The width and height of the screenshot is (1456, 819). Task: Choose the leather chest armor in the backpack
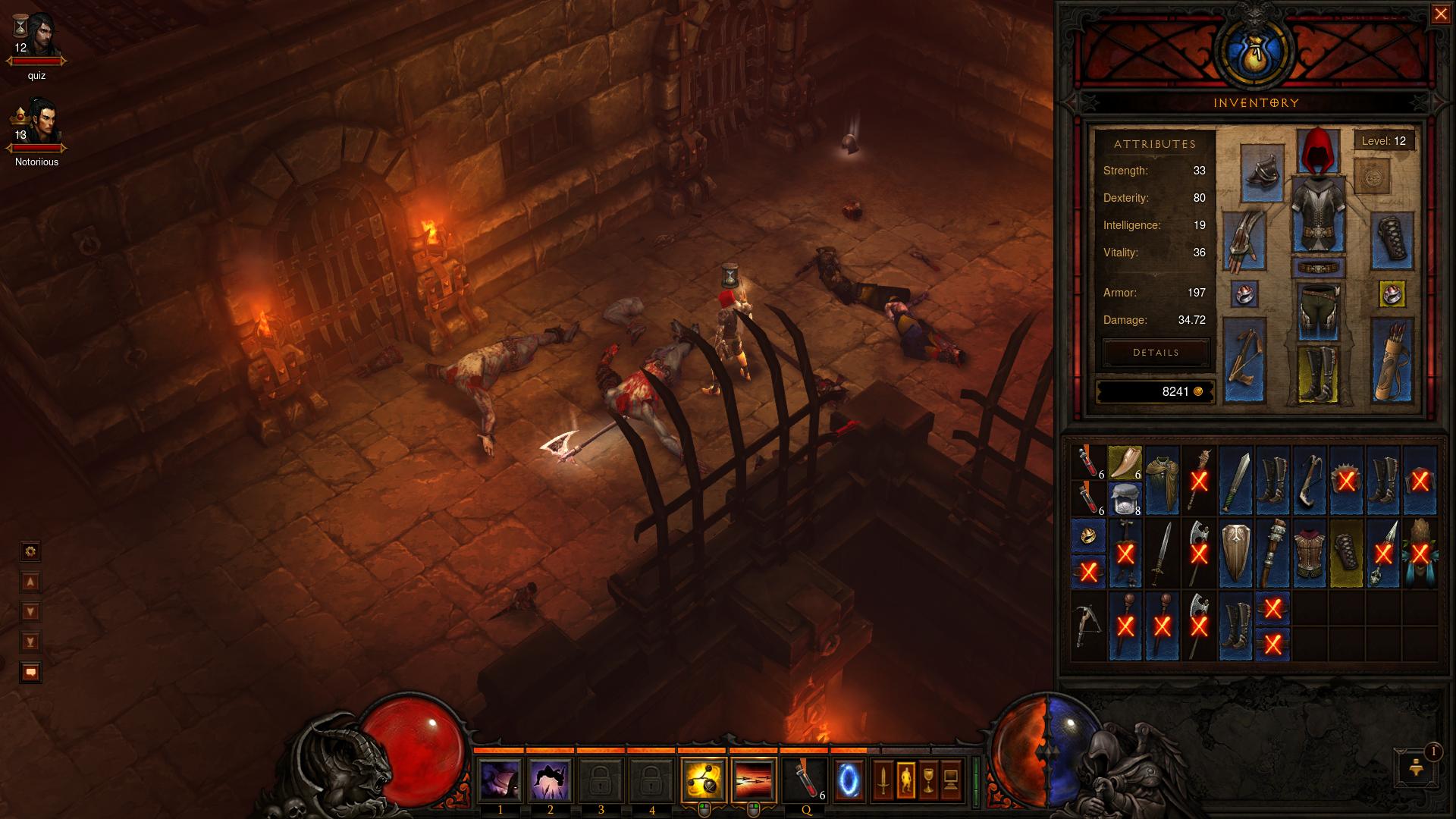click(1310, 554)
